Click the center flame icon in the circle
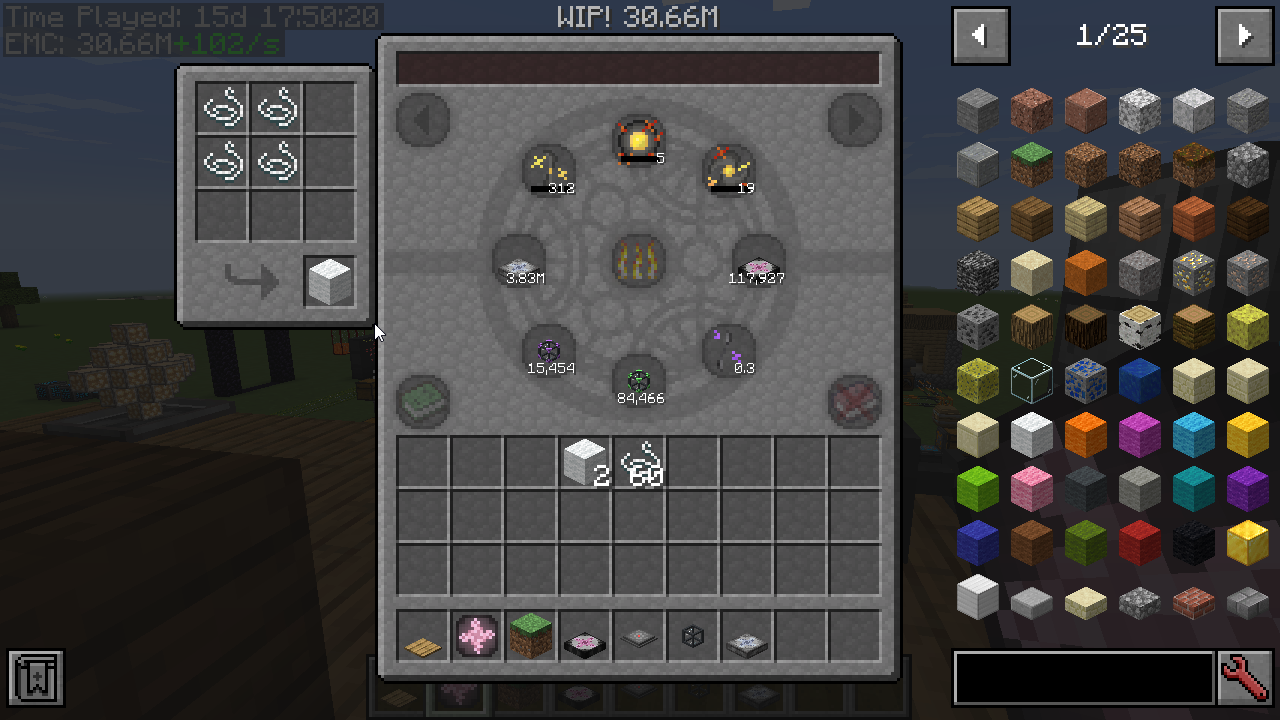 639,260
